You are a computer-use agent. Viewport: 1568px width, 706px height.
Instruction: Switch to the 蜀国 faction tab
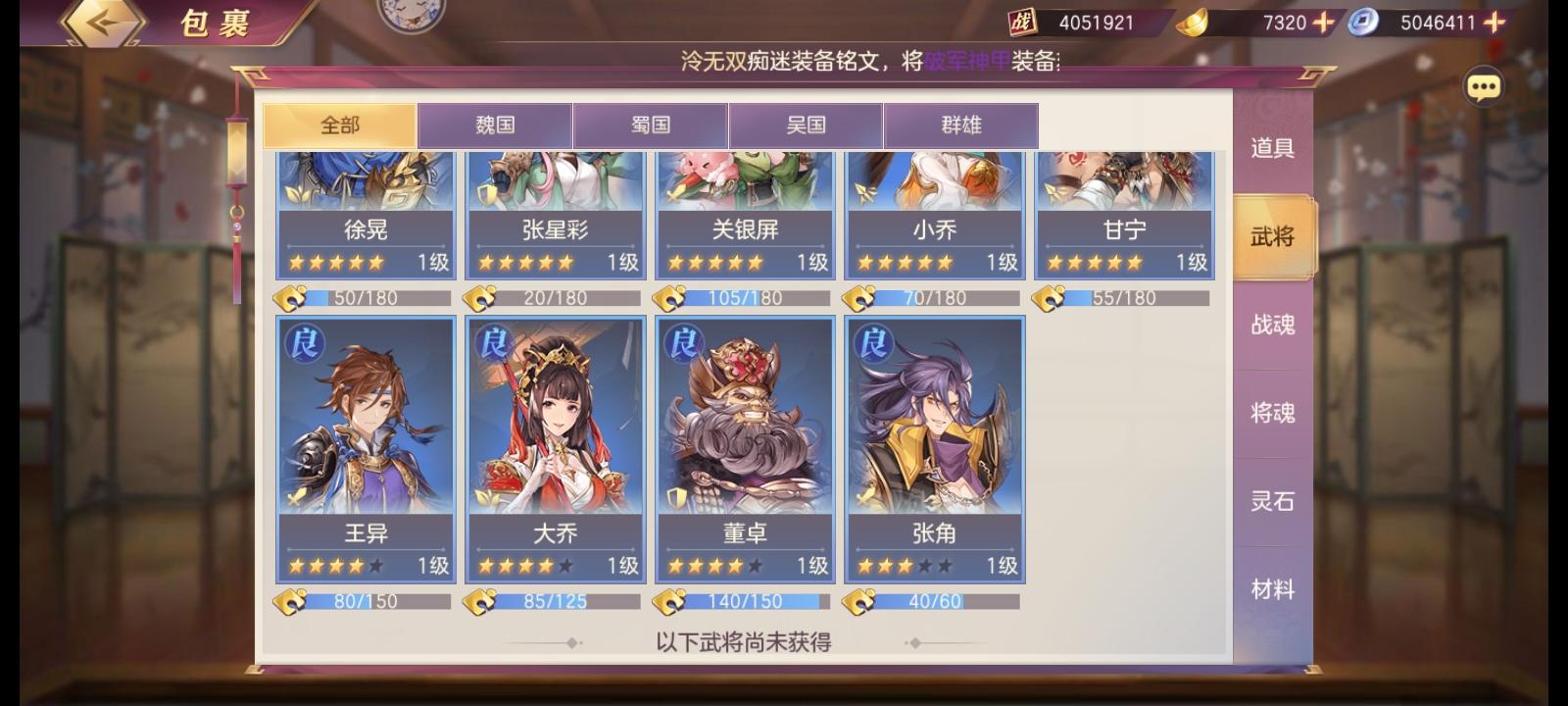(x=651, y=125)
